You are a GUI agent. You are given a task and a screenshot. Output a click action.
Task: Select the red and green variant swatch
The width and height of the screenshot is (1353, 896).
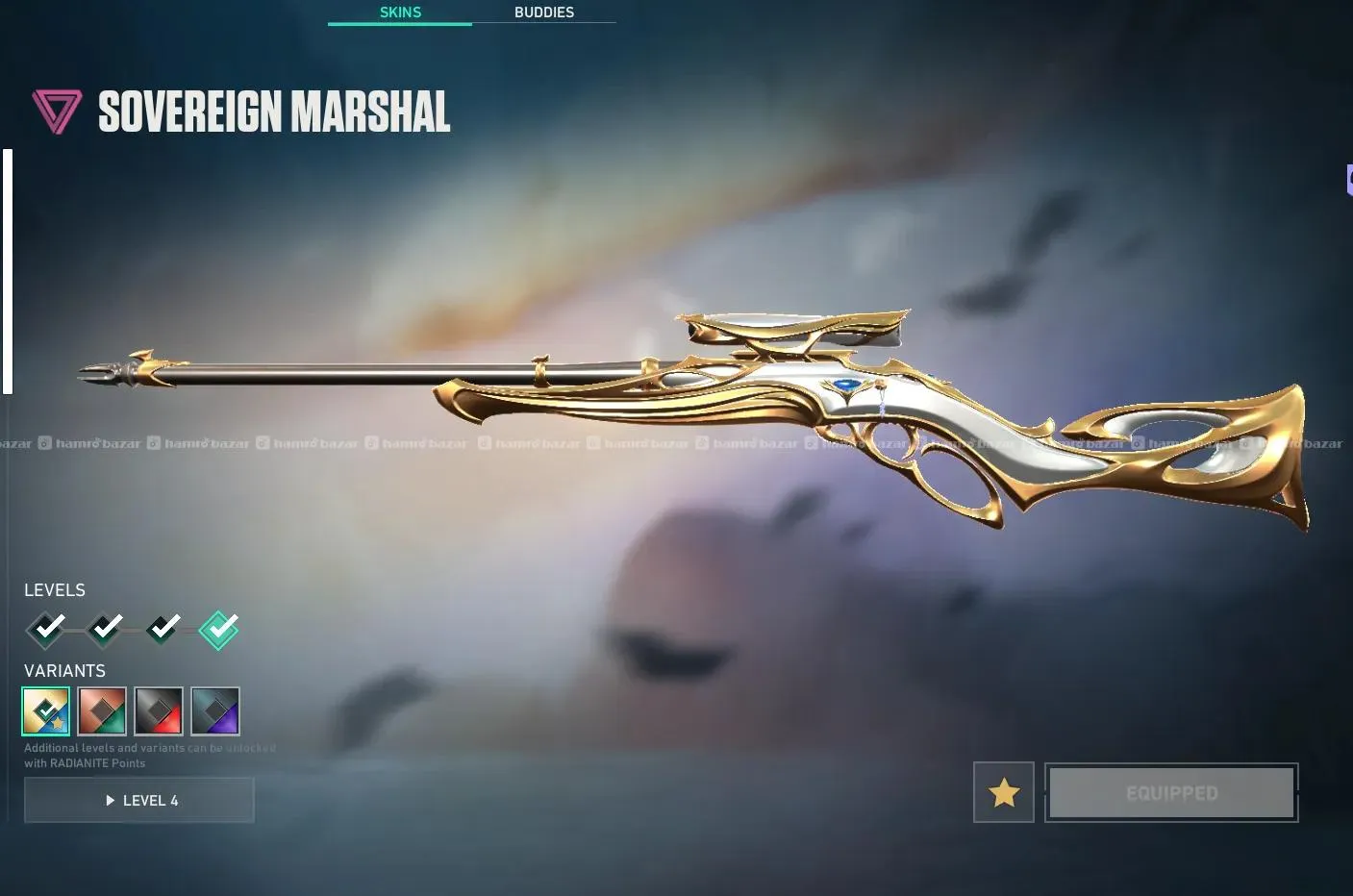point(102,711)
